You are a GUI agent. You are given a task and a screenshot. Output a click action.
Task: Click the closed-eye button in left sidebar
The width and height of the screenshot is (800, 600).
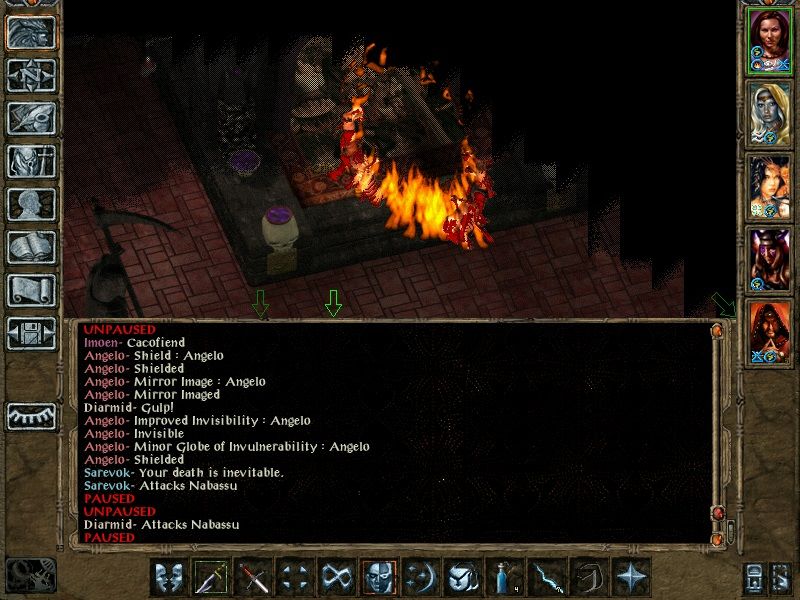pos(31,416)
